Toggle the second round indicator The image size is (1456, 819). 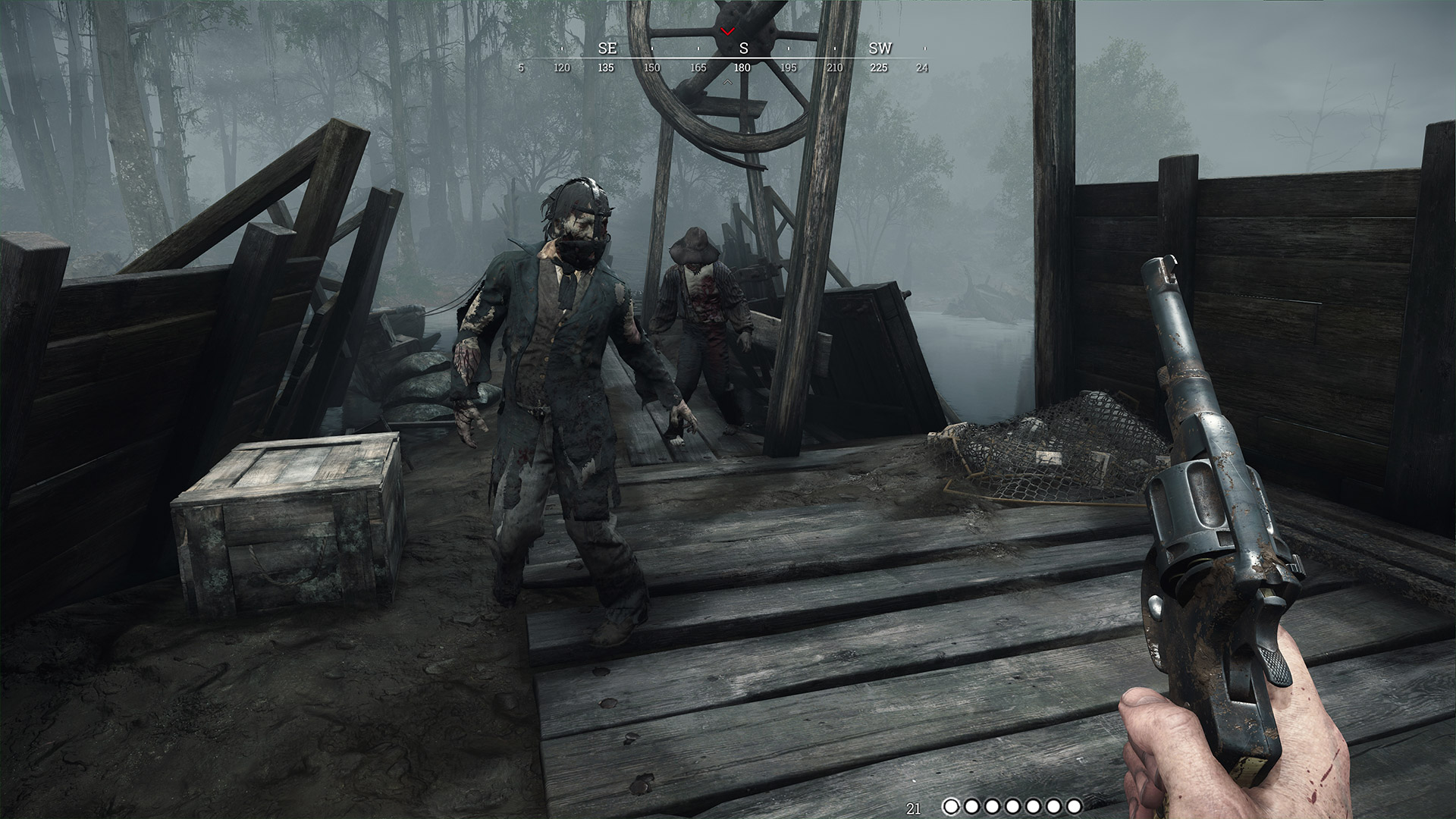(971, 806)
